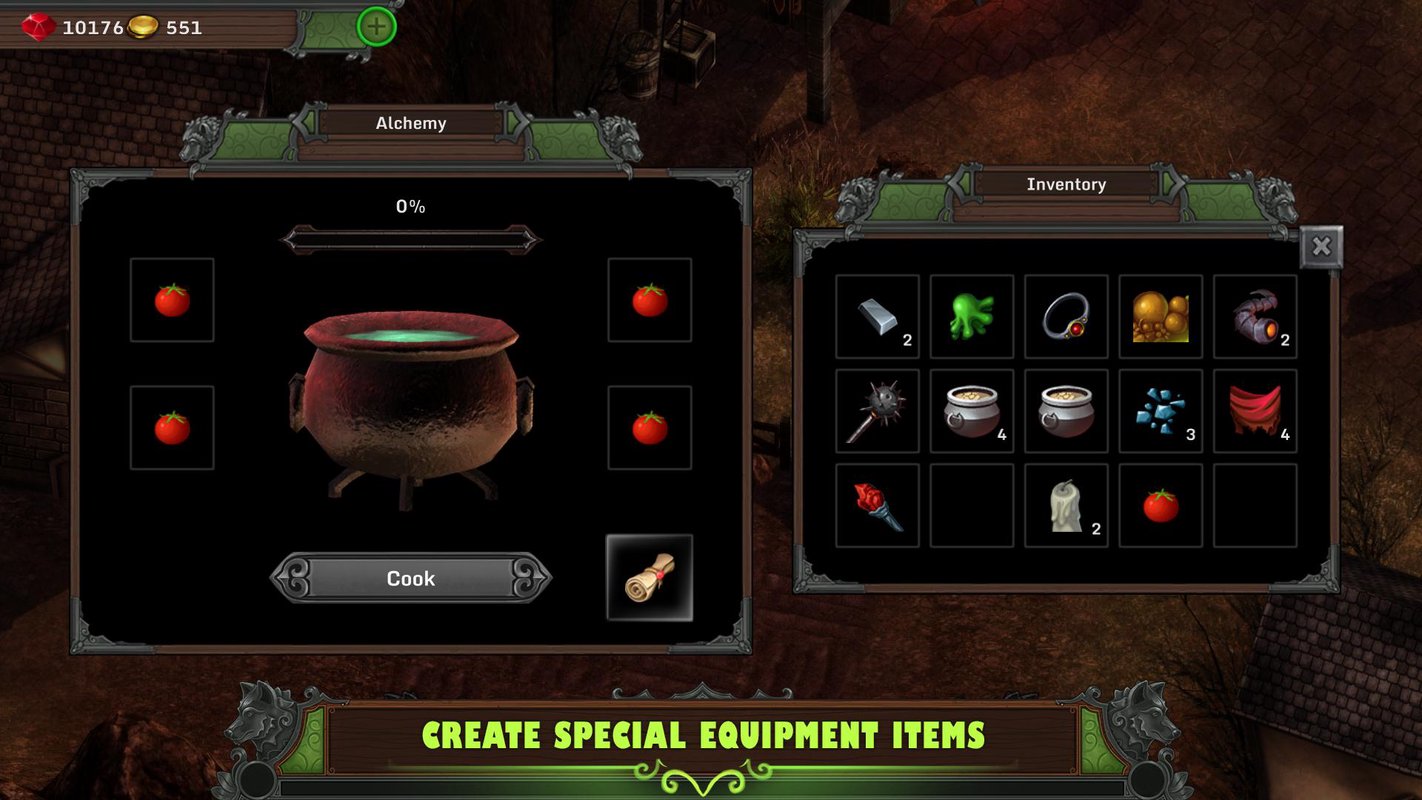Screen dimensions: 1422x800
Task: Open the recipe scroll
Action: pos(649,578)
